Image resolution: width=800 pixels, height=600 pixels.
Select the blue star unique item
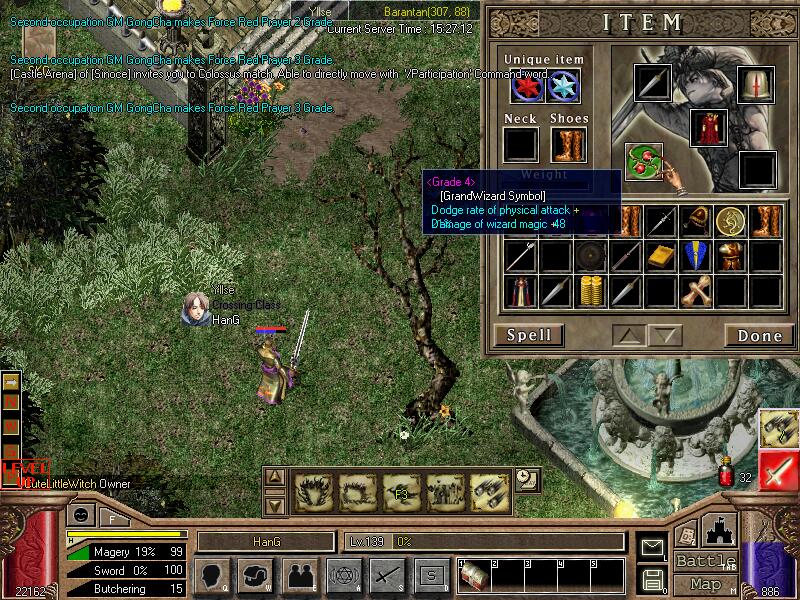563,87
